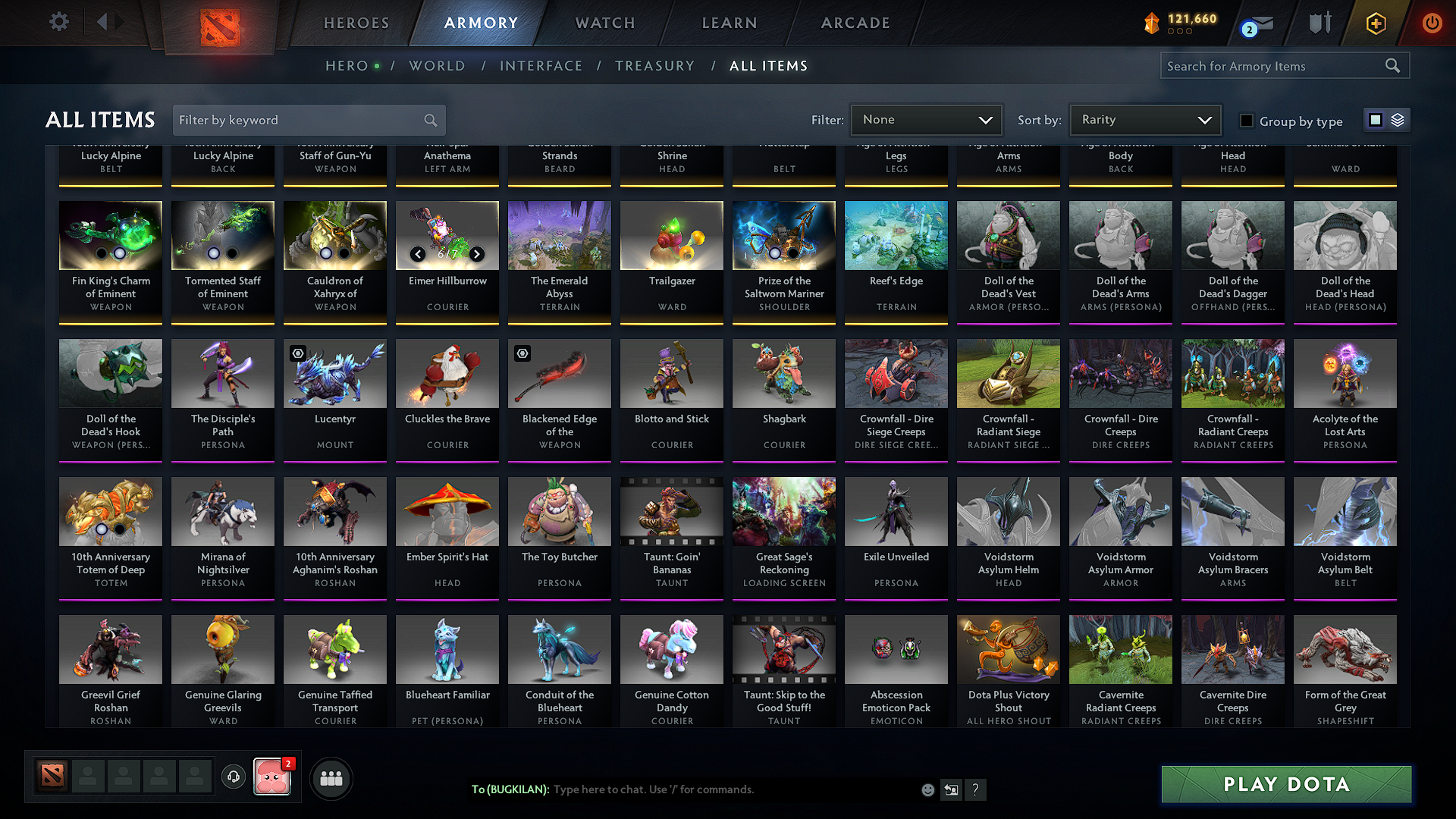Open the settings gear
Image resolution: width=1456 pixels, height=819 pixels.
58,22
